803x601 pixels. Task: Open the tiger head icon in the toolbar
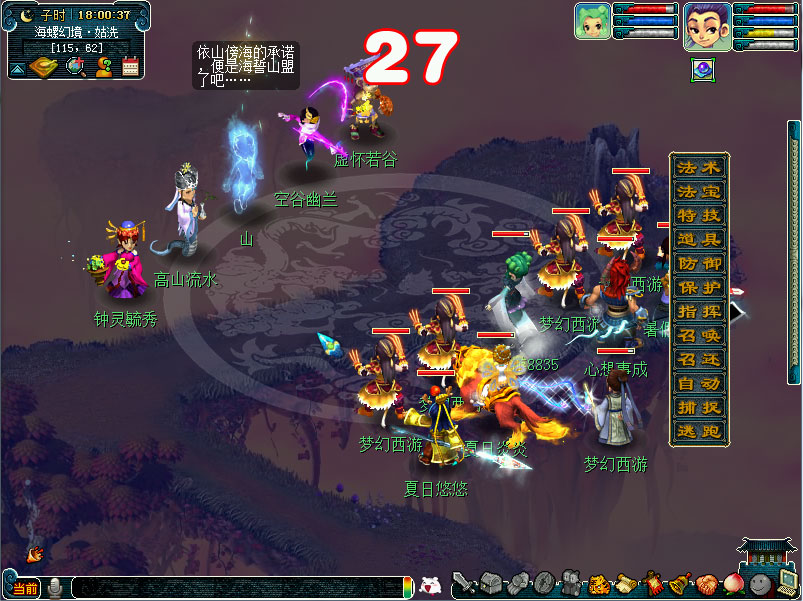599,584
